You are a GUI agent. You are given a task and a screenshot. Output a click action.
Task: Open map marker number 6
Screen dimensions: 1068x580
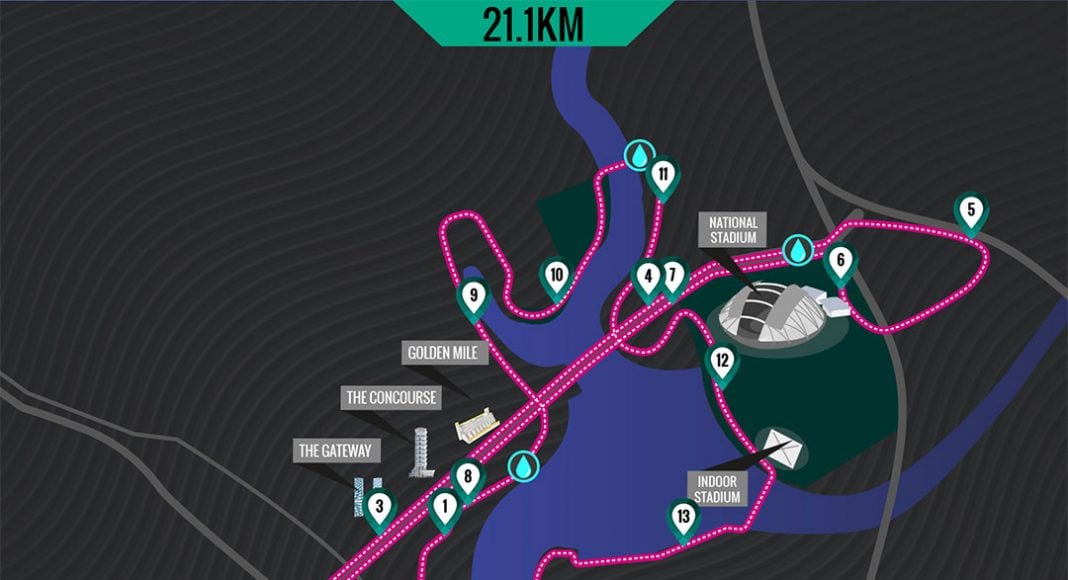(x=840, y=262)
